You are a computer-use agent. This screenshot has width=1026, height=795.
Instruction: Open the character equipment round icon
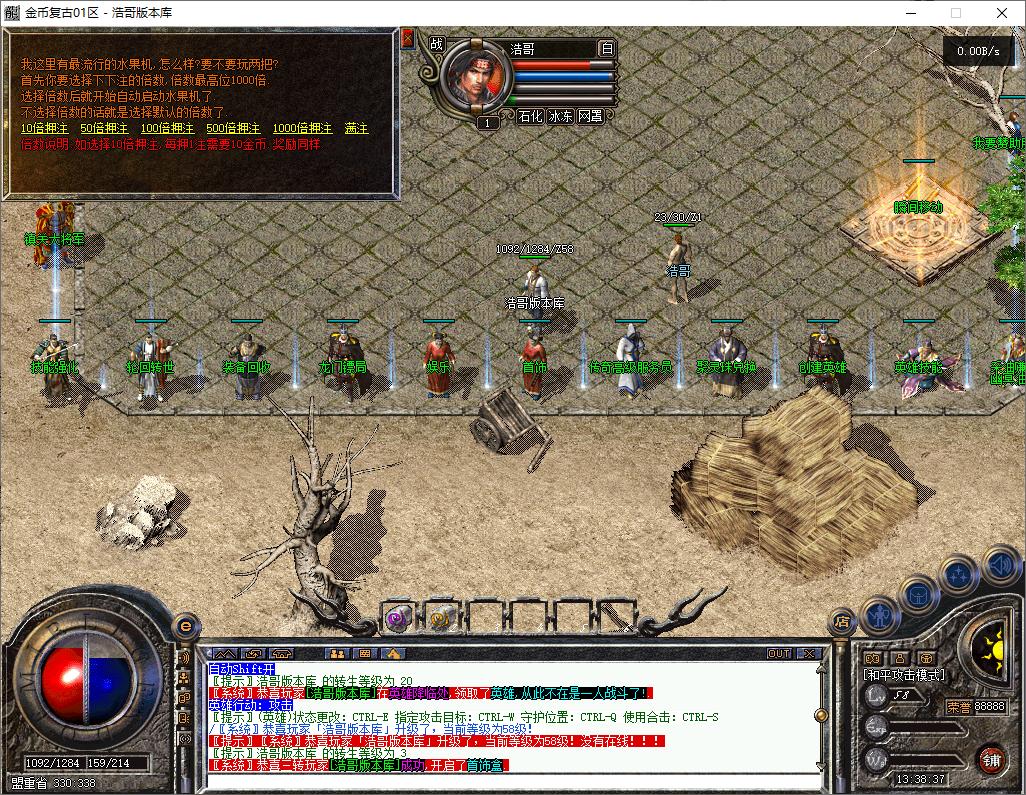[x=879, y=614]
